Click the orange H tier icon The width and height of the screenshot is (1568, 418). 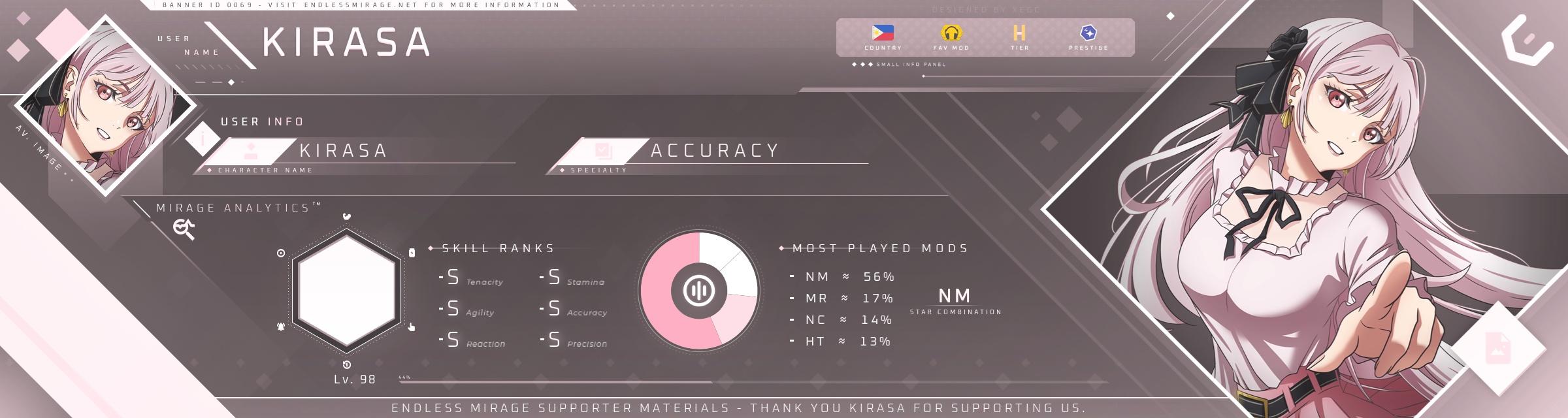coord(1019,33)
